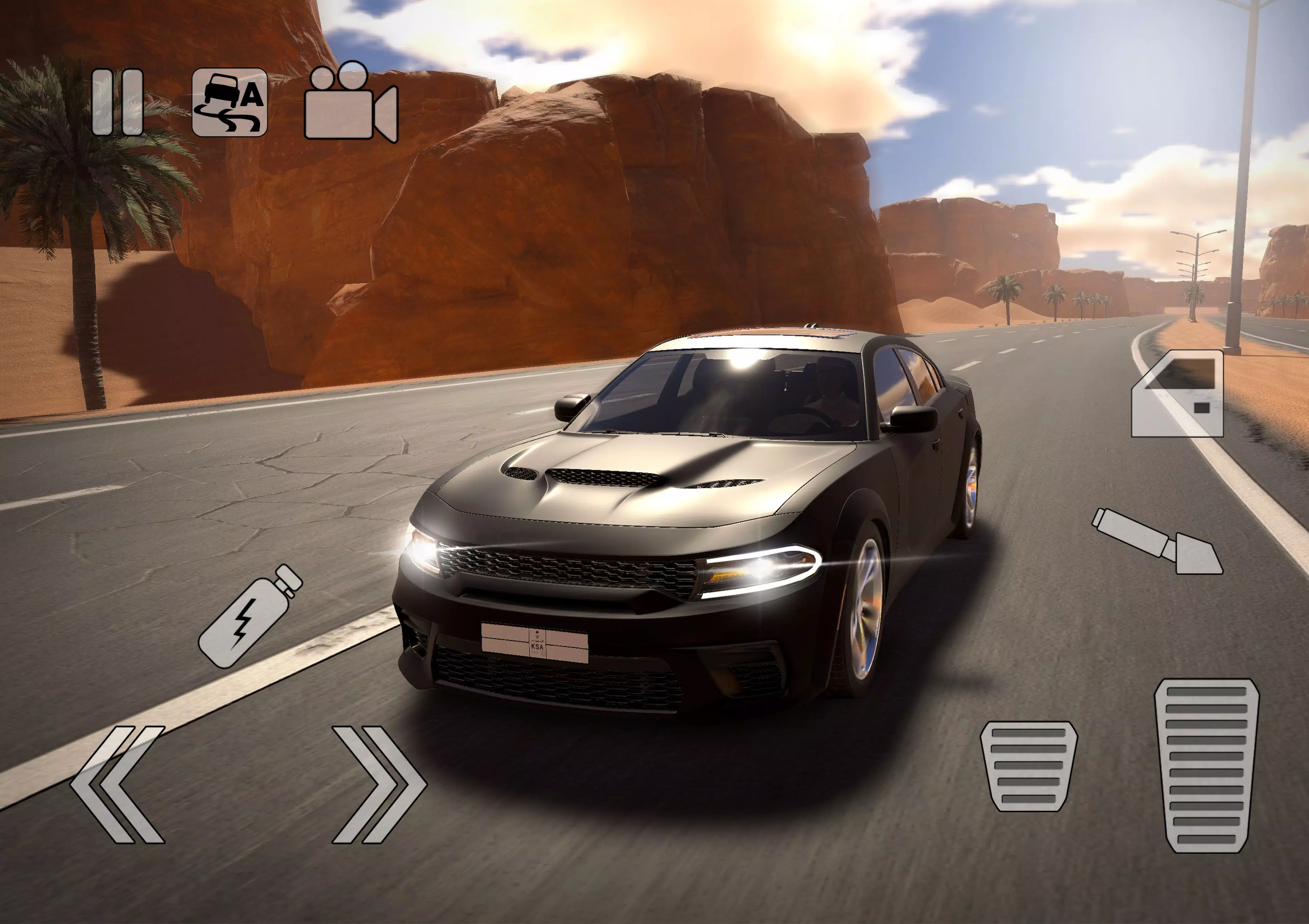1309x924 pixels.
Task: Tap the brake pedal
Action: (1029, 766)
